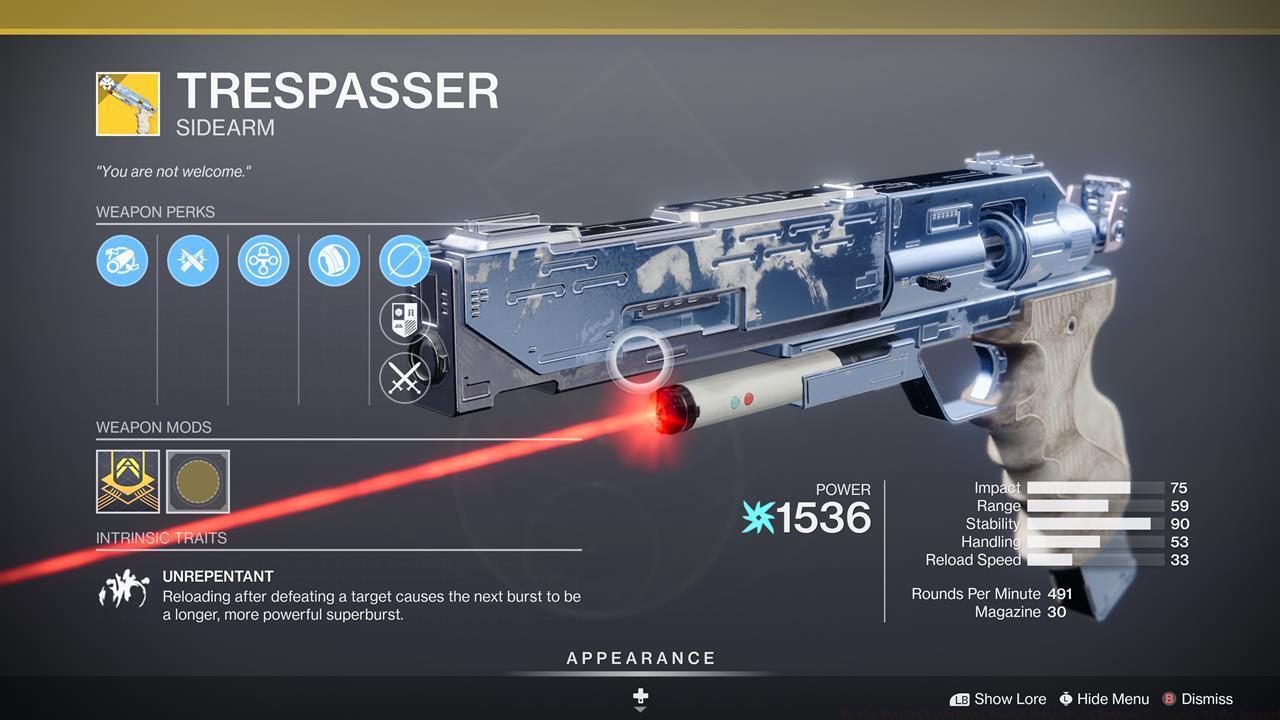
Task: Click the plus d-pad icon at the bottom
Action: point(640,694)
